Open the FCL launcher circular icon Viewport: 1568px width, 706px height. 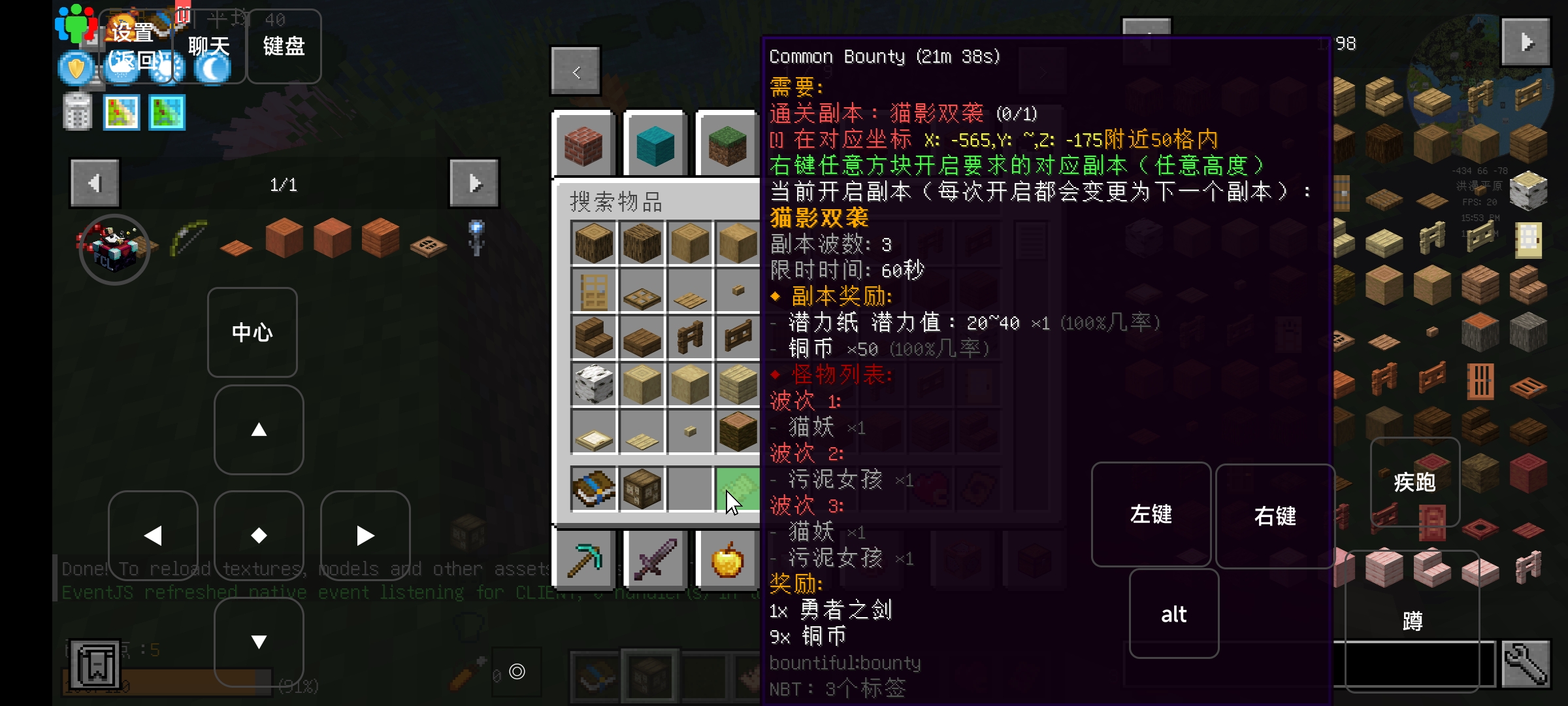(114, 249)
